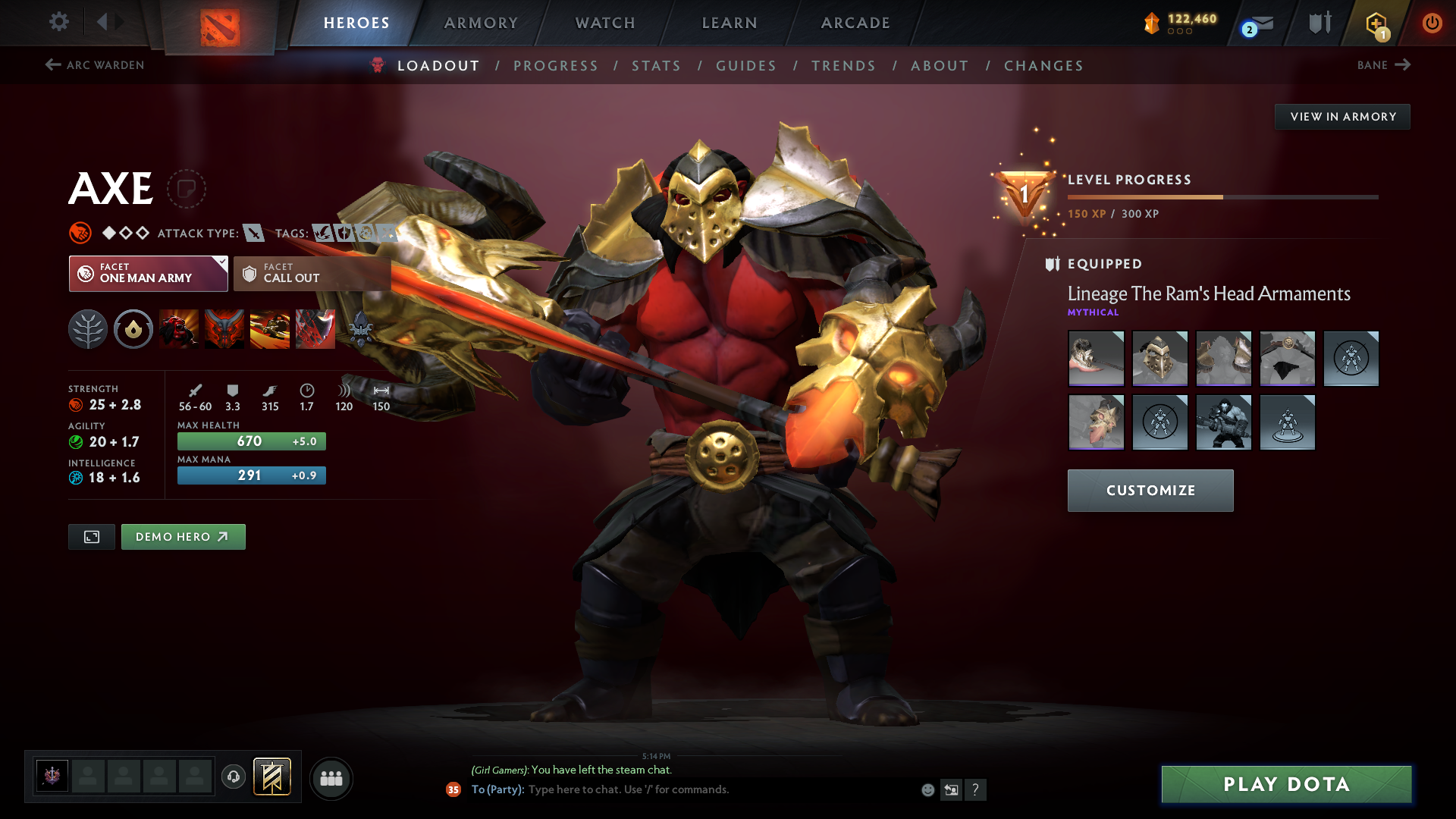Select the helmet thumbnail in Equipped items
Screen dimensions: 1456x819
[x=1159, y=359]
